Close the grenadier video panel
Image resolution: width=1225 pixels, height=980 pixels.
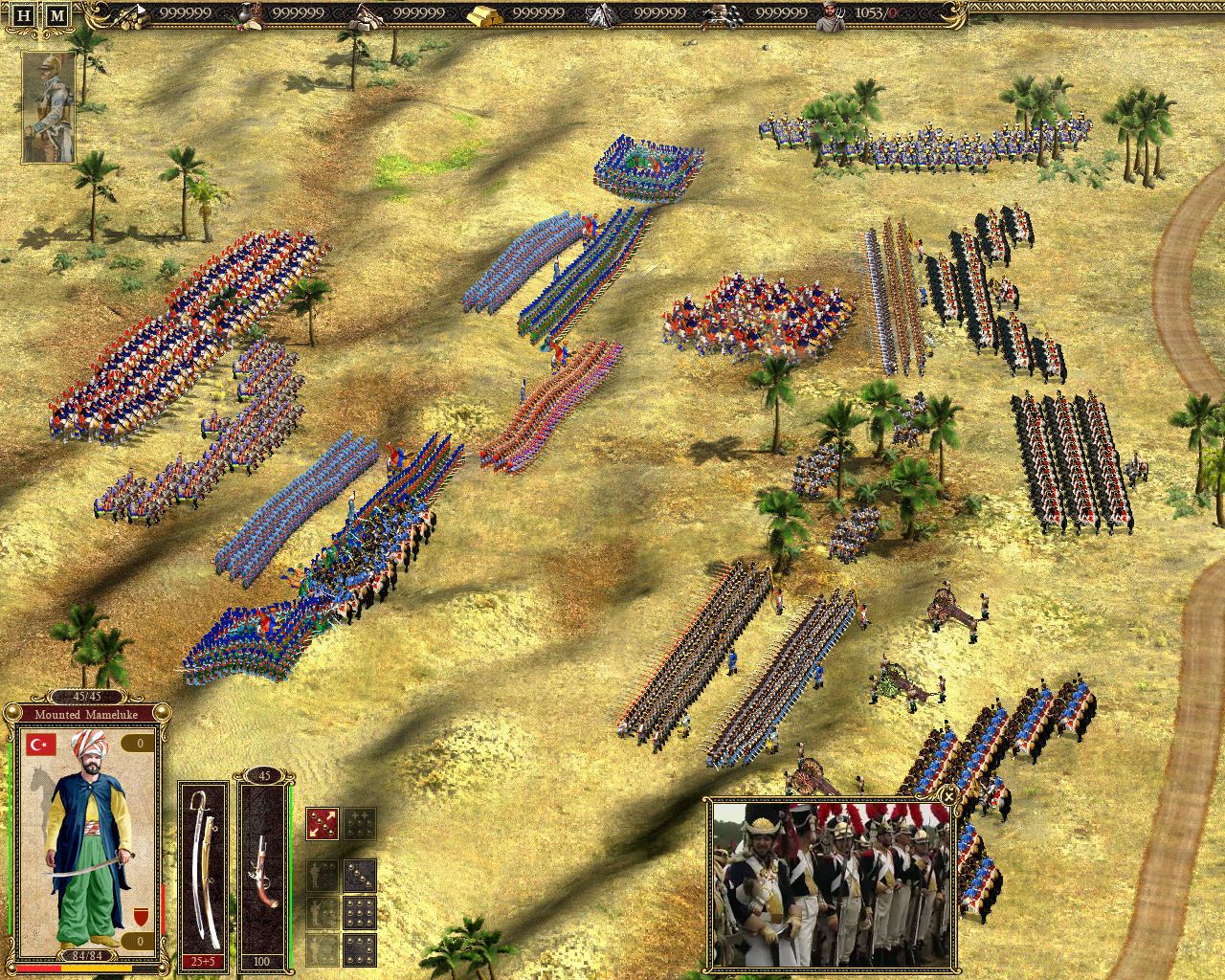pyautogui.click(x=950, y=796)
